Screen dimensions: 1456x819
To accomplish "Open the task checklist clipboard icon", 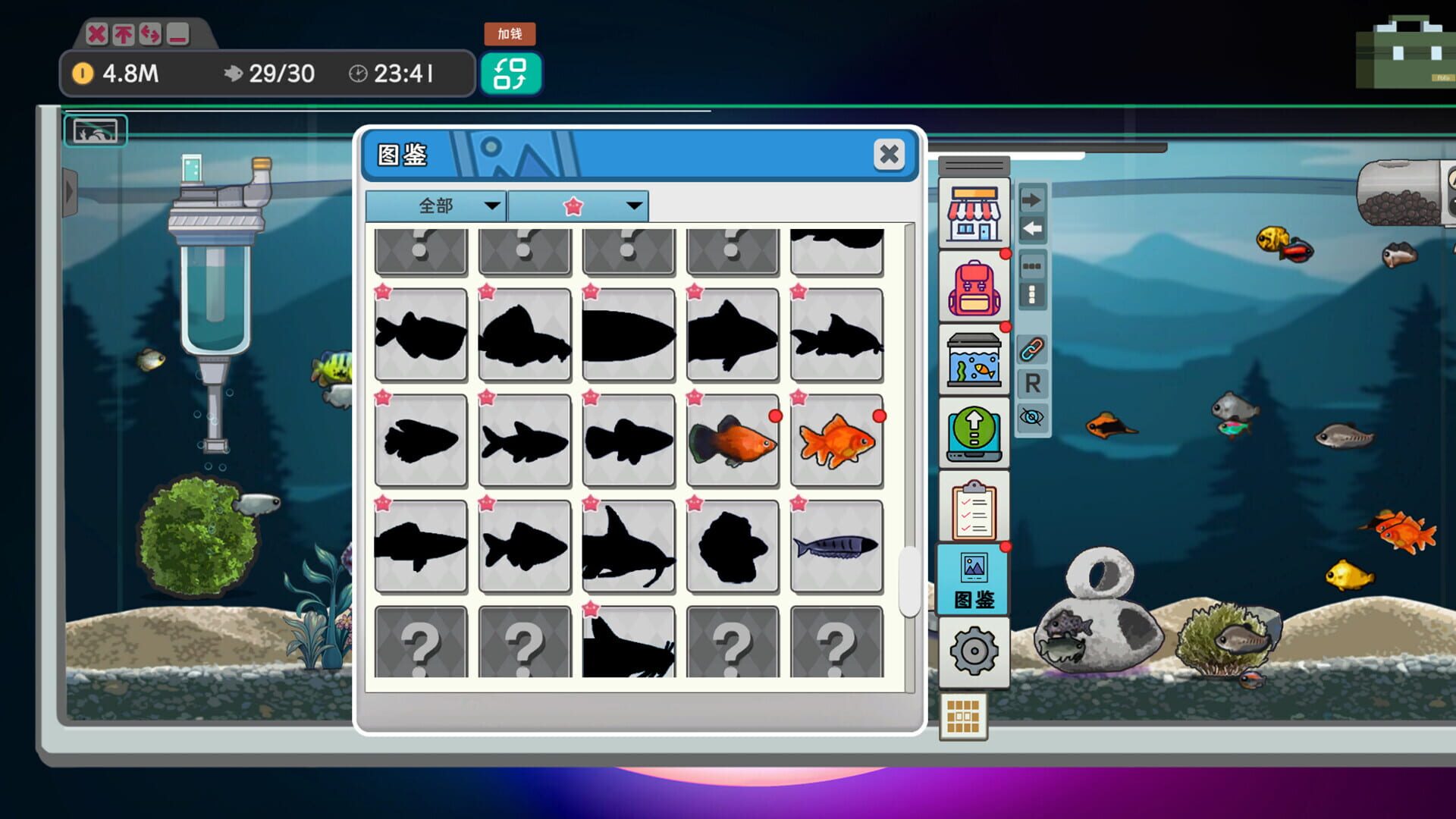I will click(x=974, y=509).
